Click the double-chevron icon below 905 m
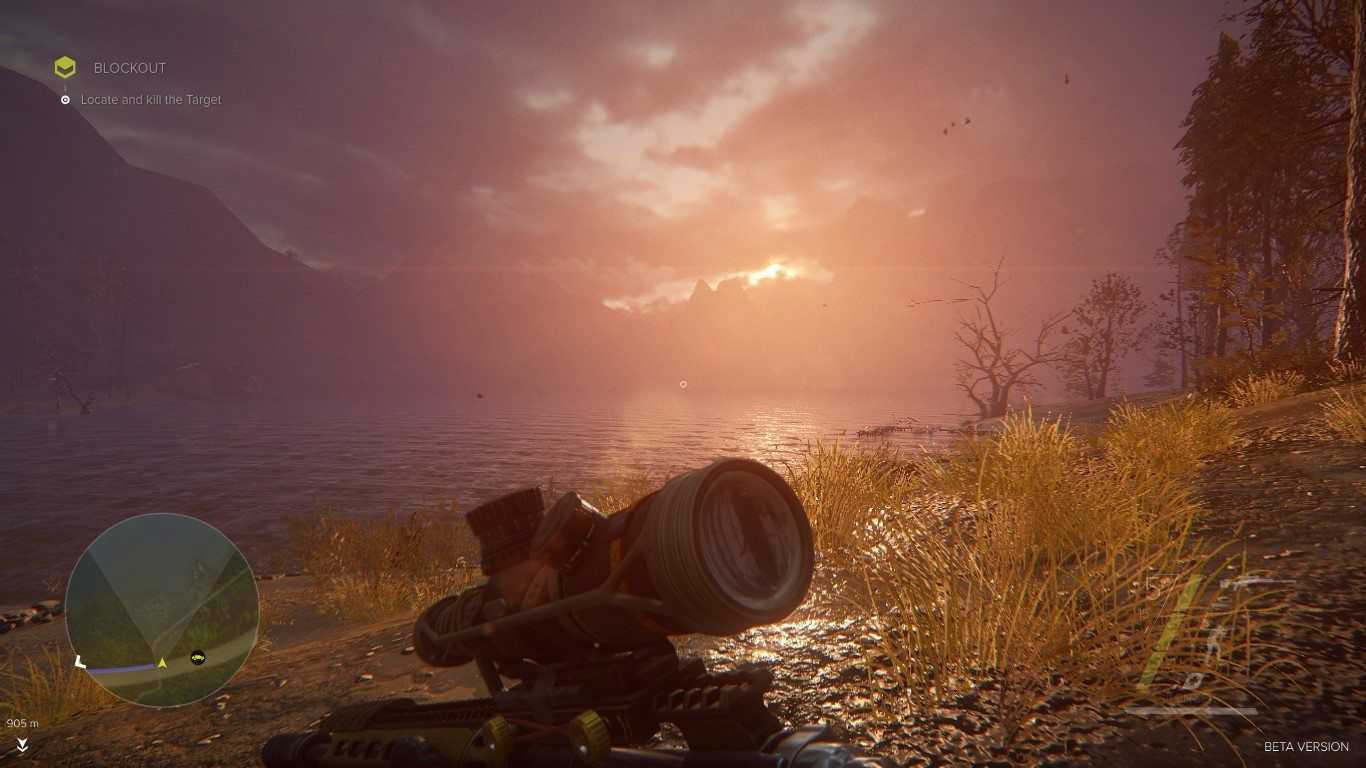The image size is (1366, 768). [x=22, y=745]
